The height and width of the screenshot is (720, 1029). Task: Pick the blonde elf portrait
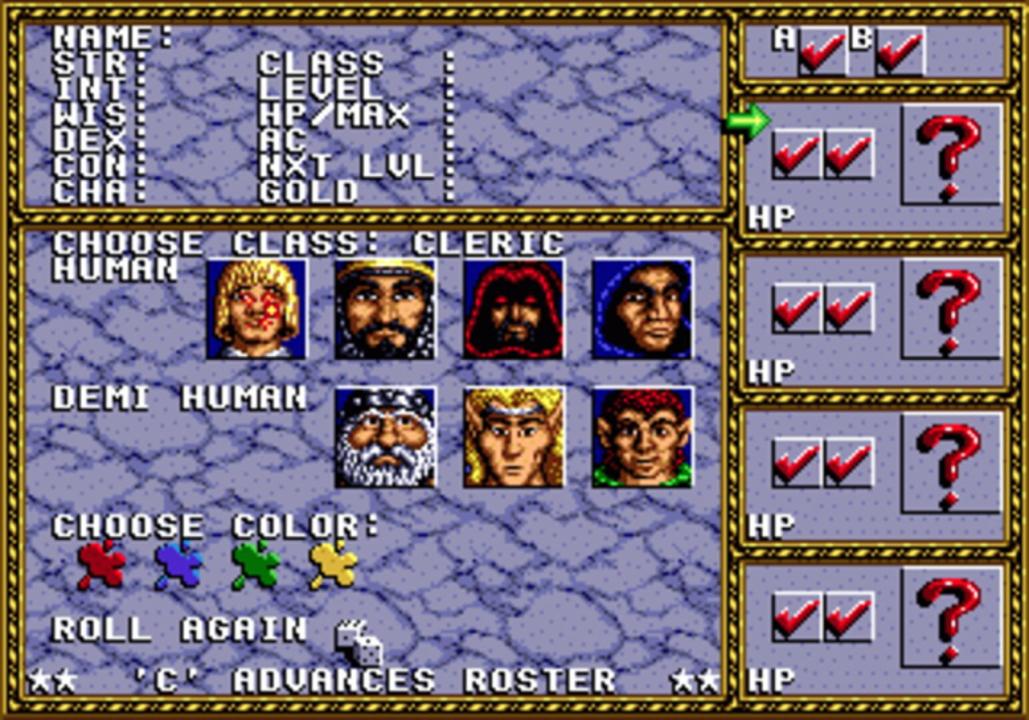513,437
